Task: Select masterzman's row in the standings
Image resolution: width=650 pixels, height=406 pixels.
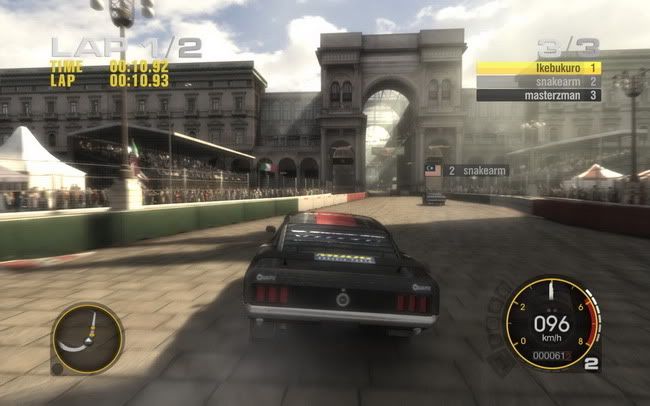Action: [x=538, y=95]
